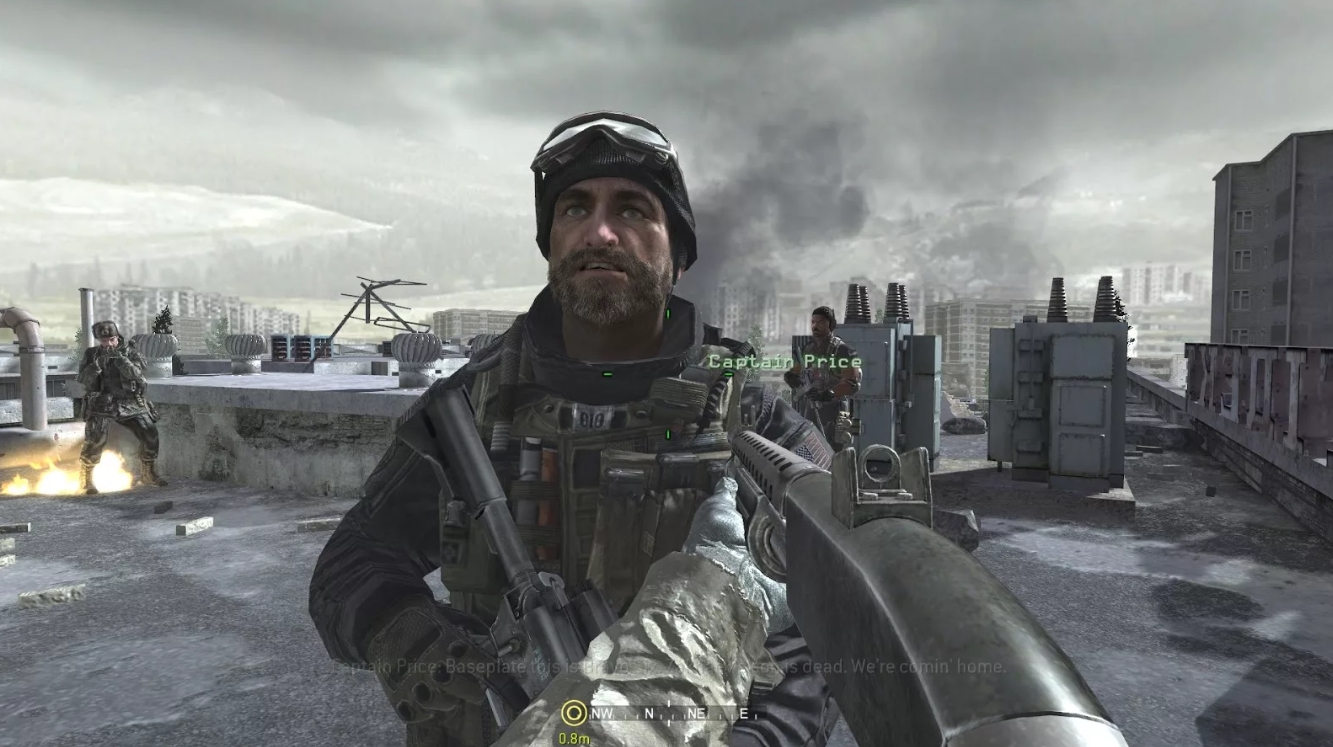The width and height of the screenshot is (1333, 747).
Task: Click the NE marker on the compass
Action: (x=698, y=713)
